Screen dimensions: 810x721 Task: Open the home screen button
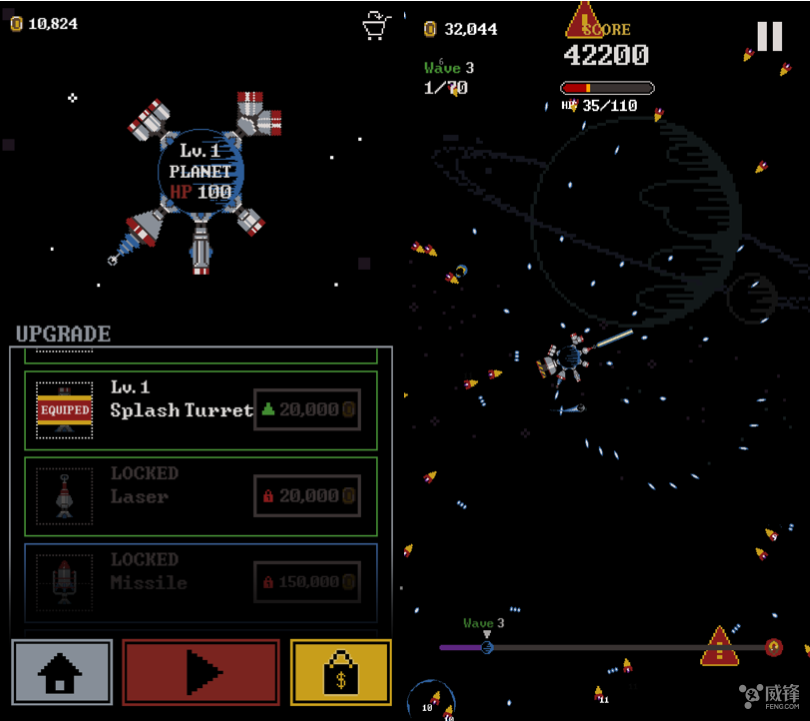(x=62, y=673)
